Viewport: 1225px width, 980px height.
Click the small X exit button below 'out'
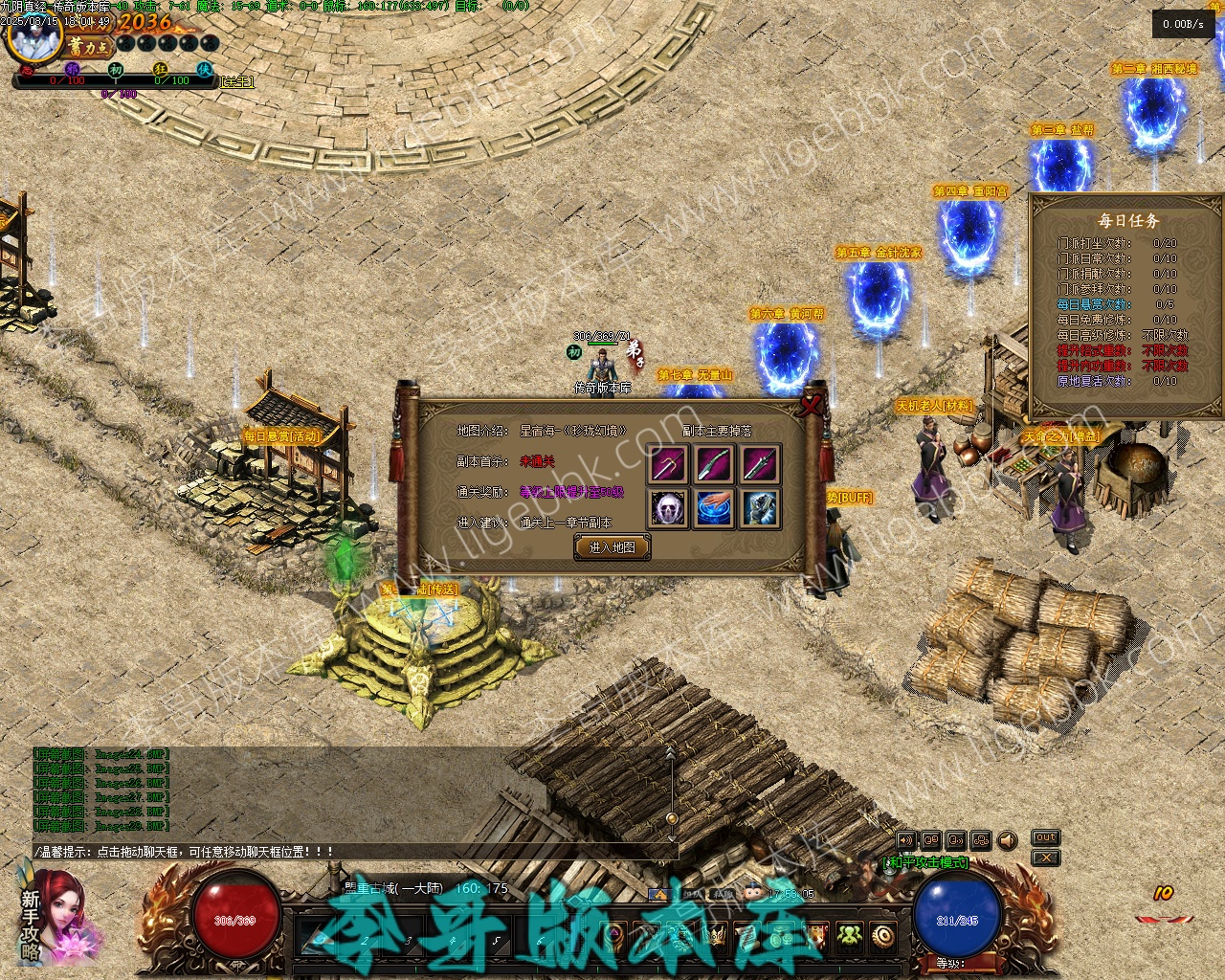click(x=1045, y=857)
